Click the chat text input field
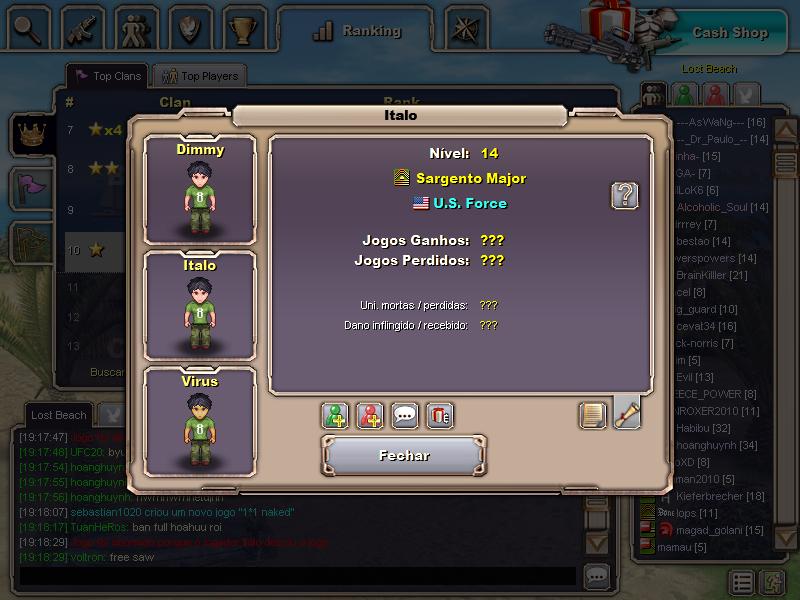Image resolution: width=800 pixels, height=600 pixels. pos(298,577)
